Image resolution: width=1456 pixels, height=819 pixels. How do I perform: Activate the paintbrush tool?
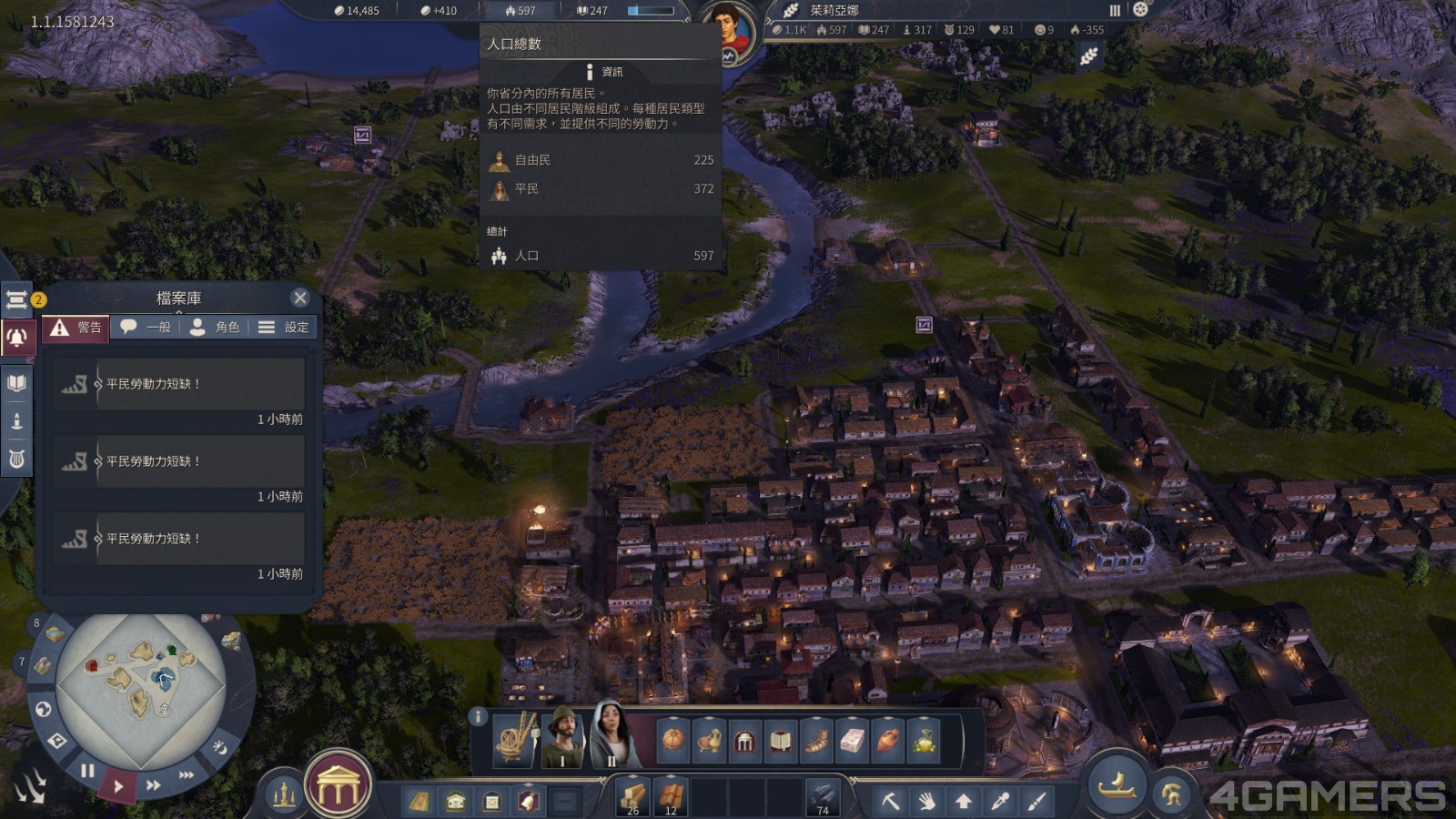coord(1036,801)
